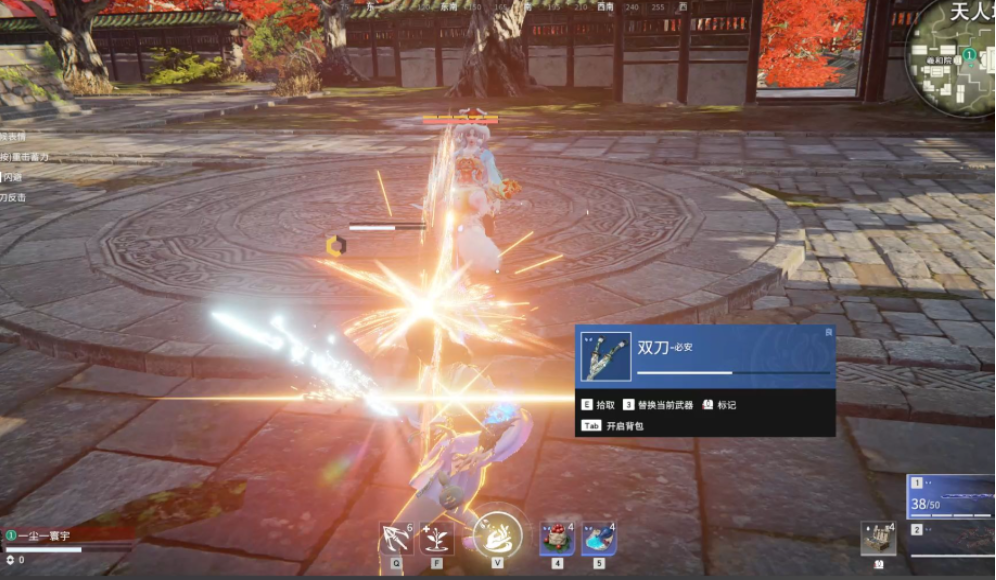Screen dimensions: 996x580
Task: Select the dual blades icon in loot popup
Action: (x=606, y=357)
